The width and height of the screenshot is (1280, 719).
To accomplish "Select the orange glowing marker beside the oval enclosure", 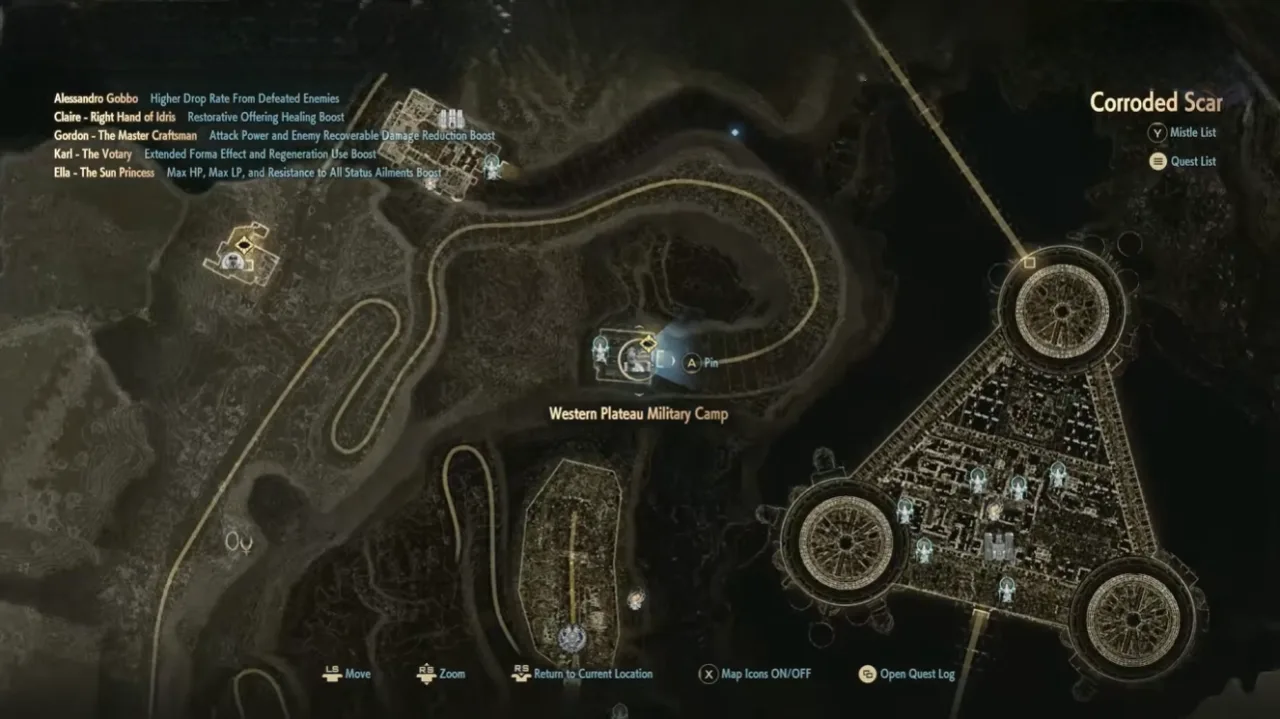I will (635, 599).
